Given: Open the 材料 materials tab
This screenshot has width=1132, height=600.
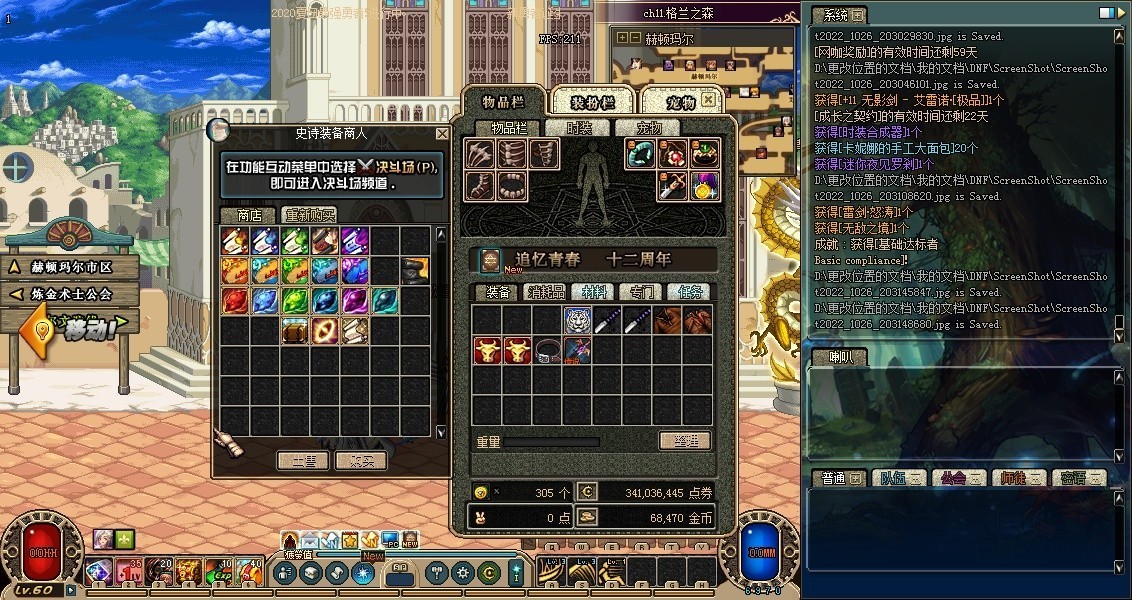Looking at the screenshot, I should (x=596, y=292).
